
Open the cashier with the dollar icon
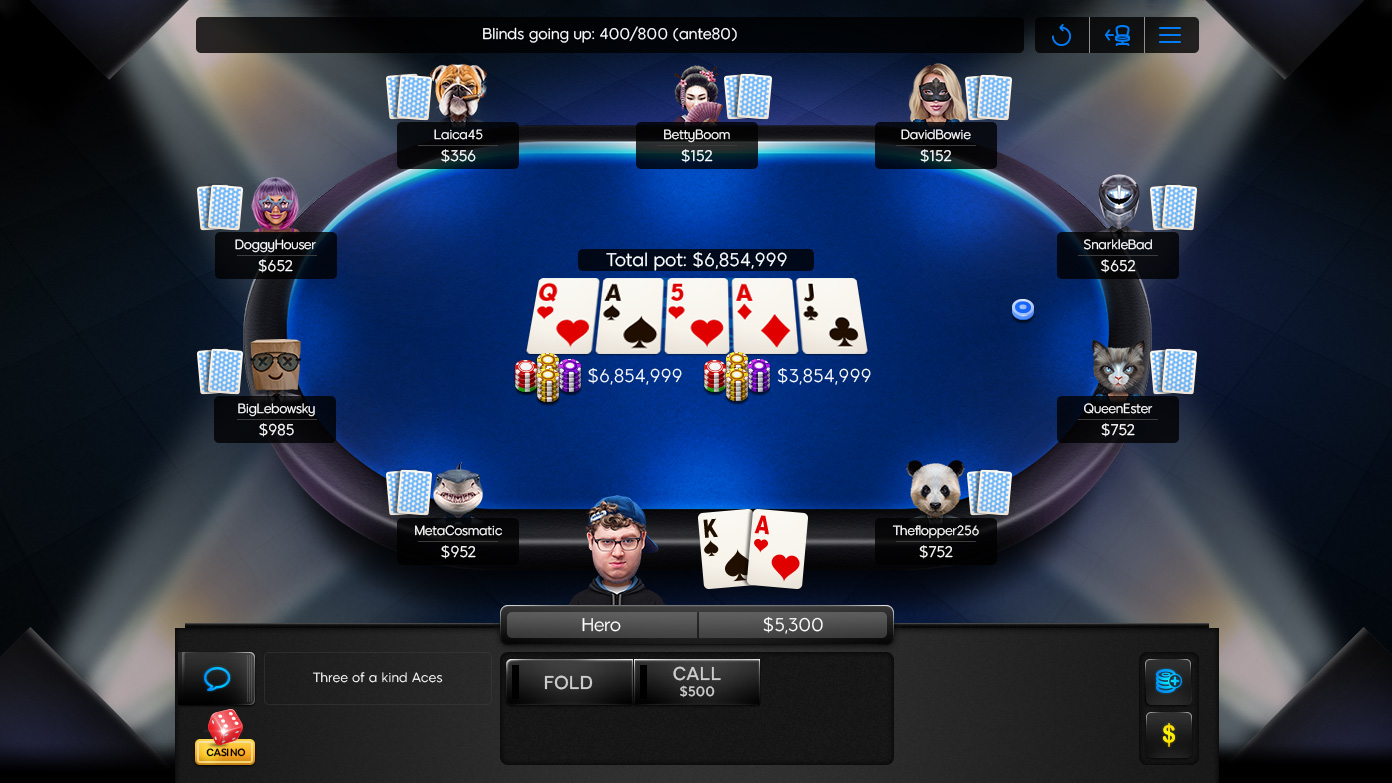(x=1168, y=735)
